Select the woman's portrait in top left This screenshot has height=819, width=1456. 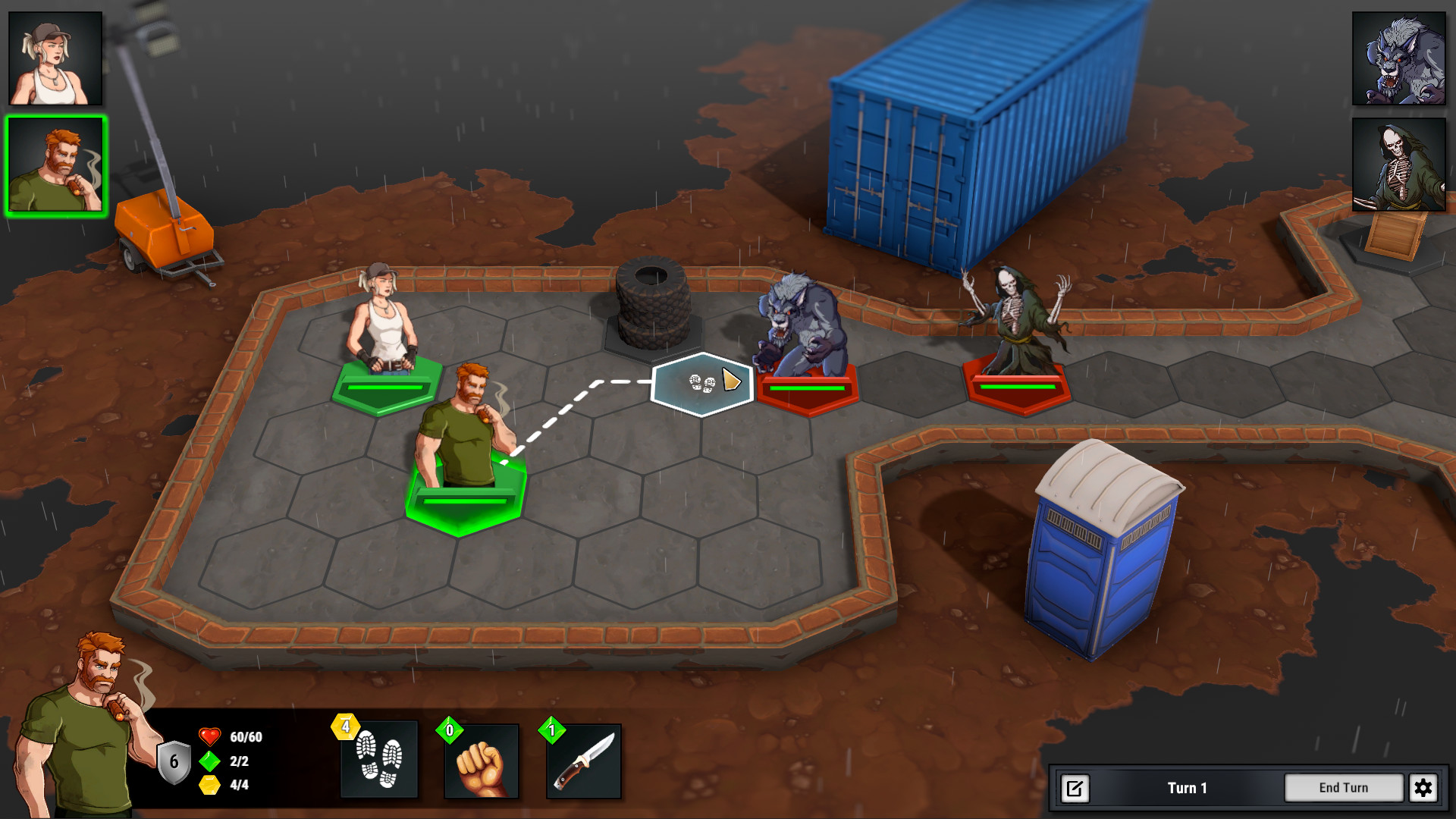click(x=55, y=57)
